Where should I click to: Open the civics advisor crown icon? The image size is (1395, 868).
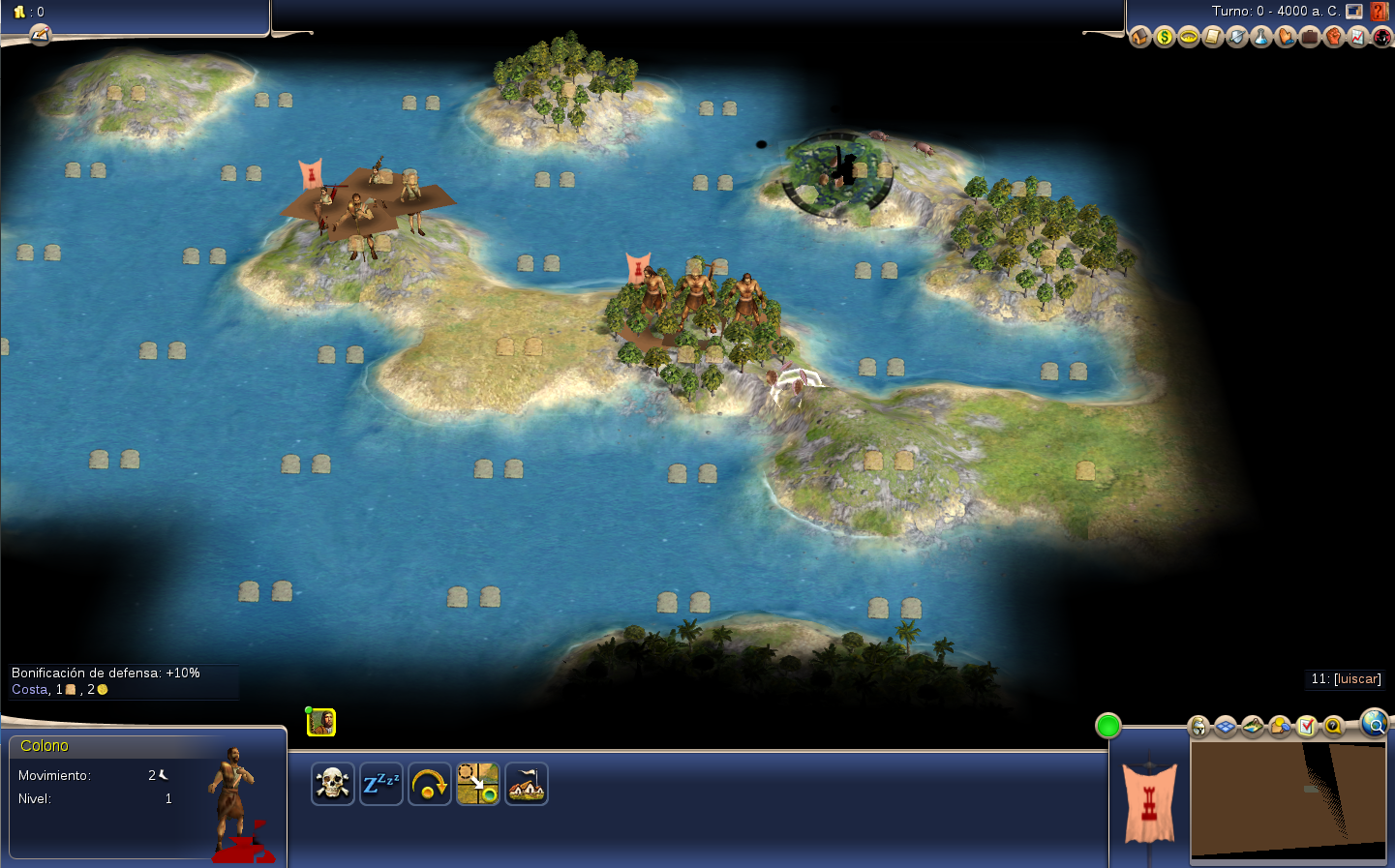1188,37
